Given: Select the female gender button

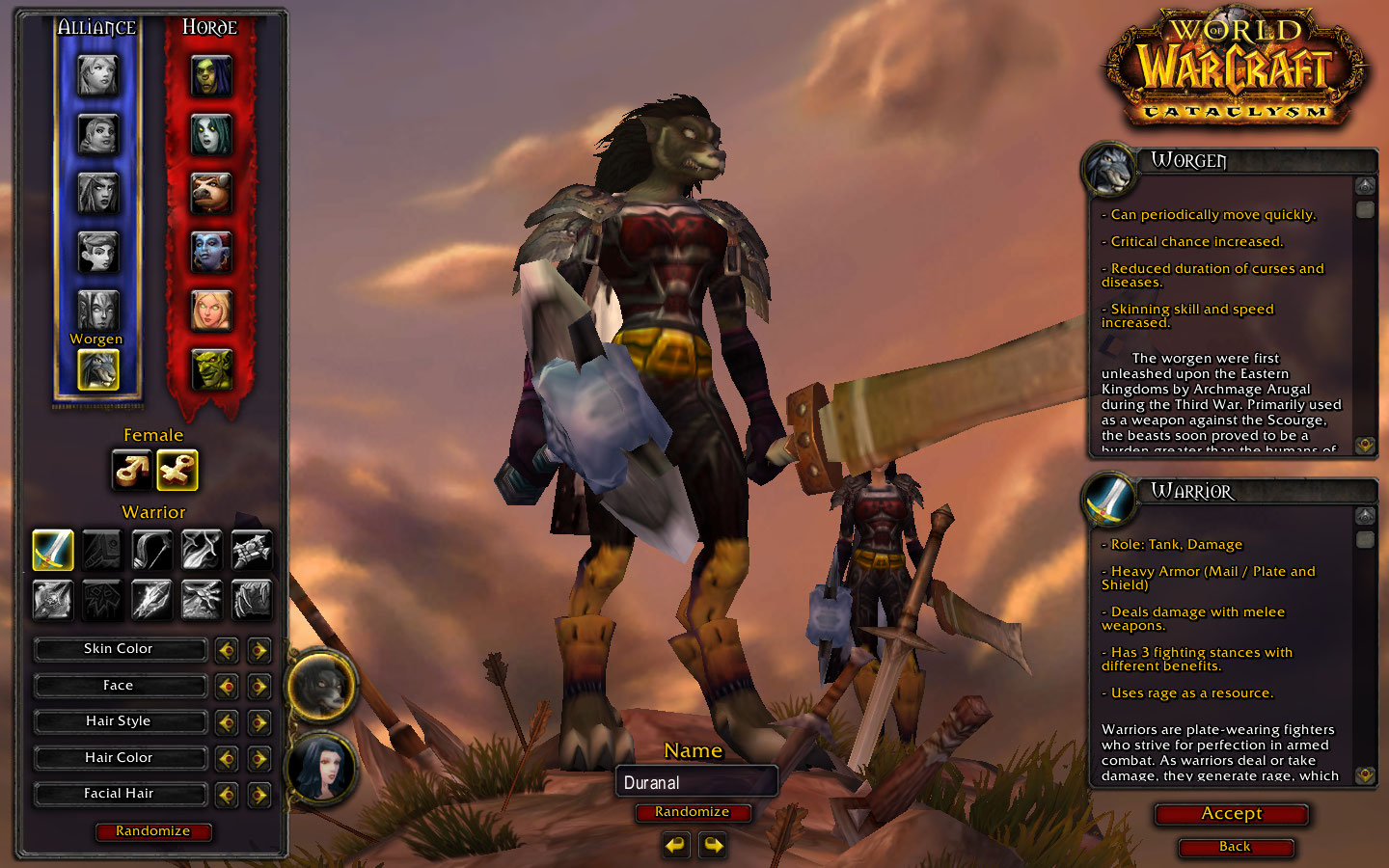Looking at the screenshot, I should [177, 471].
